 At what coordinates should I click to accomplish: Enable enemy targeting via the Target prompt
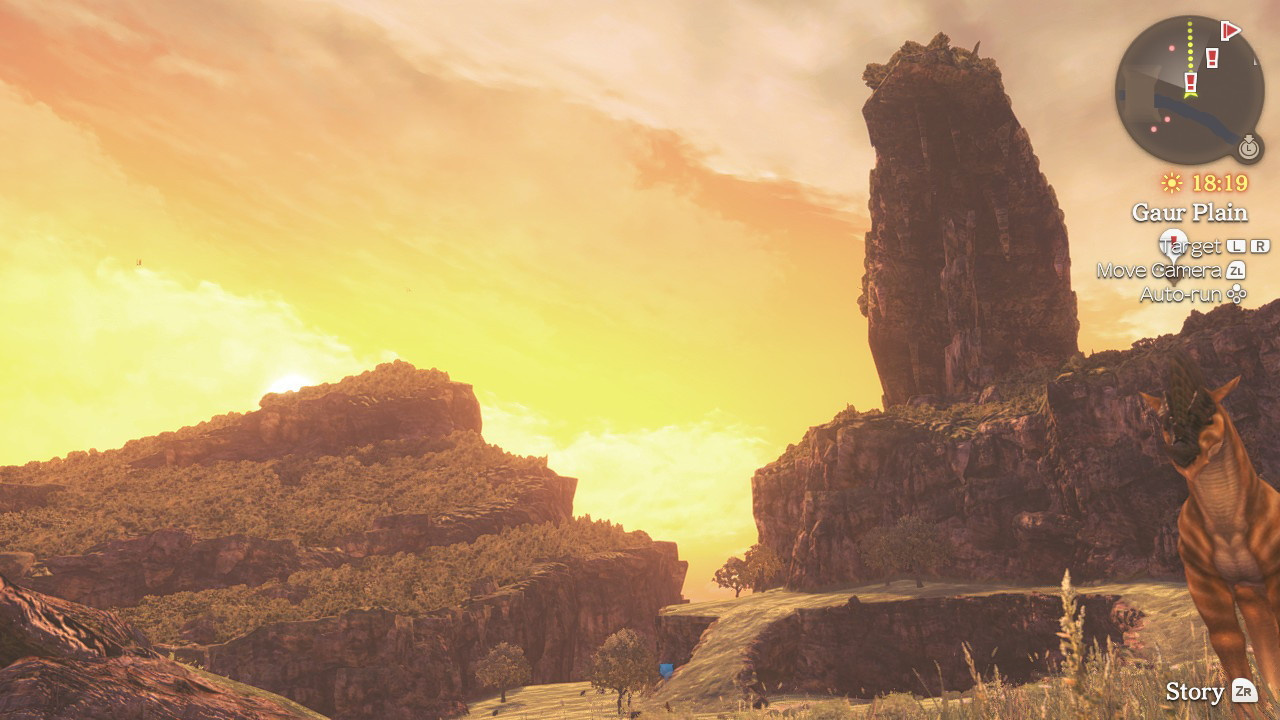point(1189,244)
